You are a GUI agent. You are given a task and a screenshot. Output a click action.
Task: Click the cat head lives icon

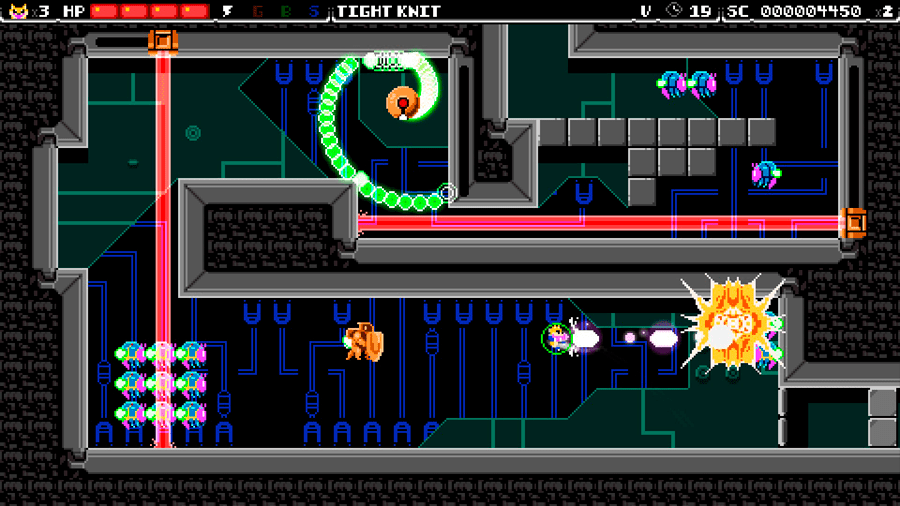[x=17, y=11]
